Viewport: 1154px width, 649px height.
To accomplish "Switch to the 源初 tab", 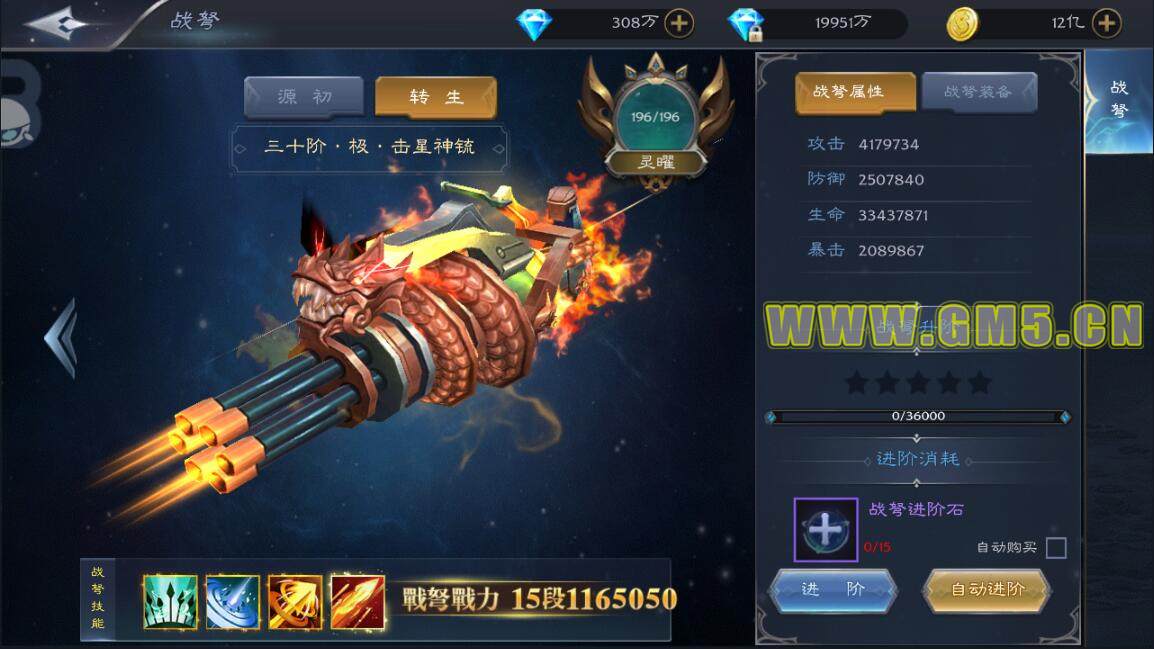I will [304, 97].
